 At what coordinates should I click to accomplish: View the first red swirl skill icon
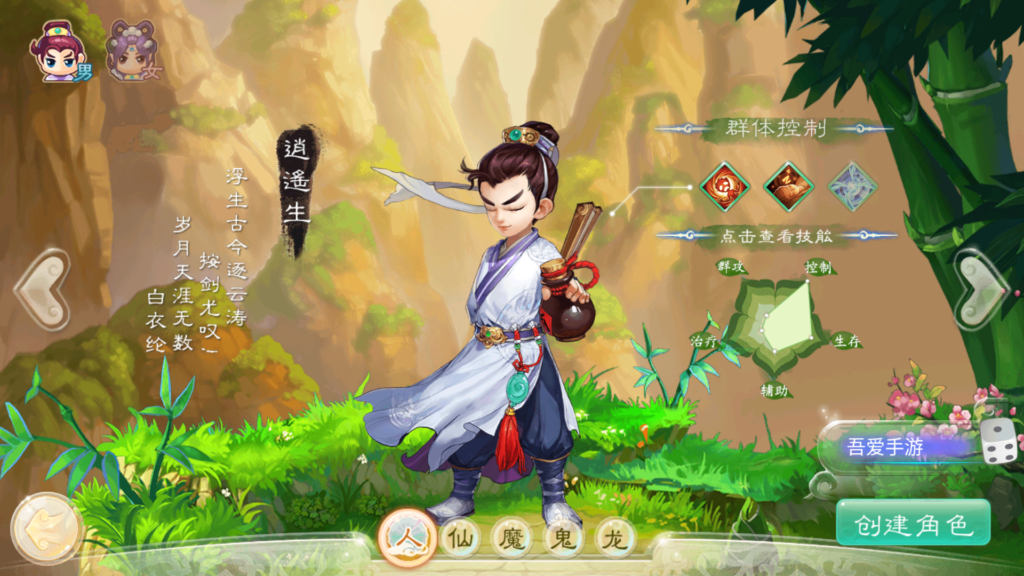tap(723, 186)
